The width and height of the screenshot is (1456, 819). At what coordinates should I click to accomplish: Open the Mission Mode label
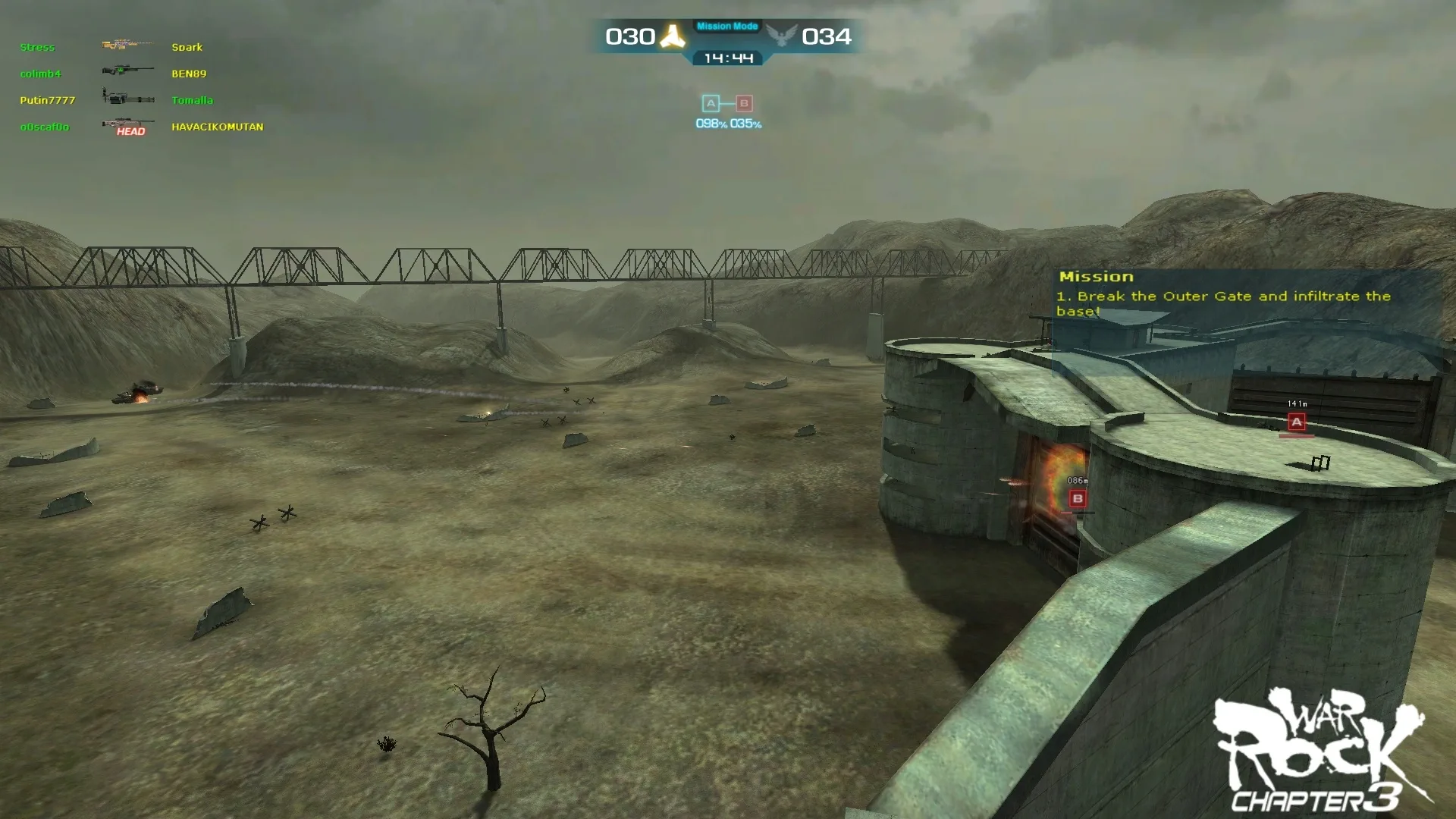click(x=726, y=25)
